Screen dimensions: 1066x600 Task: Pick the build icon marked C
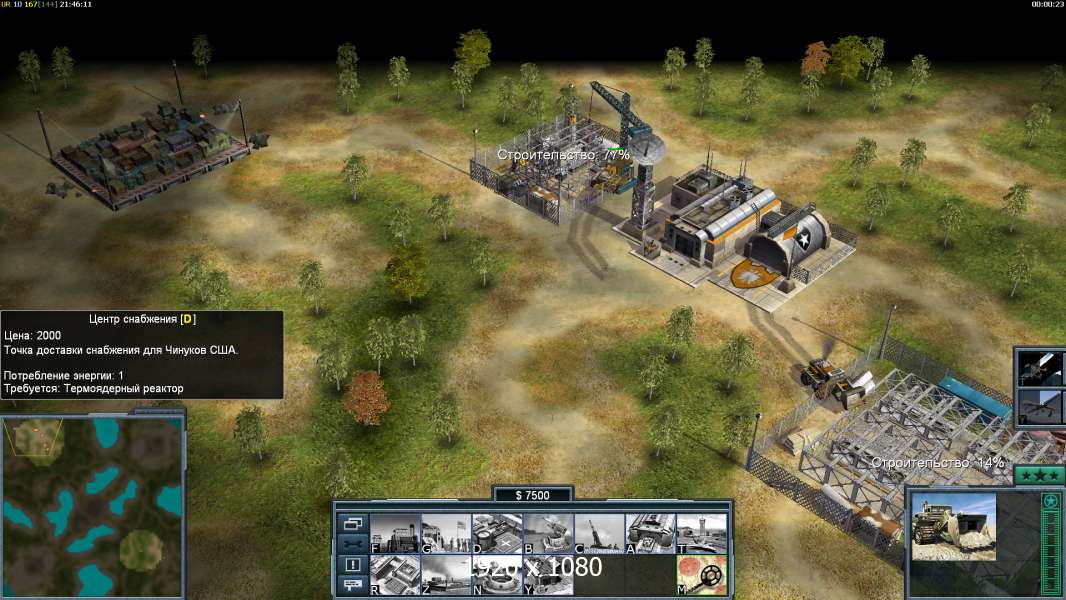[599, 533]
